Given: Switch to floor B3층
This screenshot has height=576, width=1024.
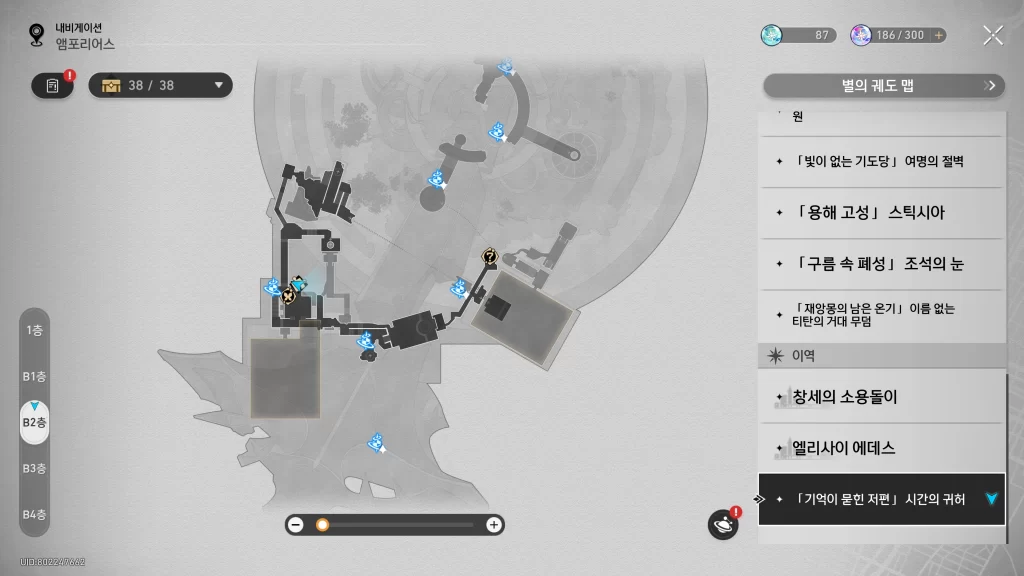Looking at the screenshot, I should coord(34,468).
